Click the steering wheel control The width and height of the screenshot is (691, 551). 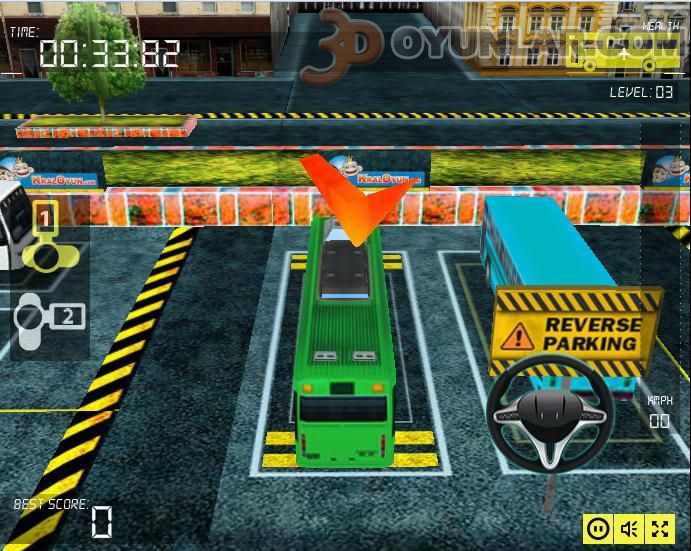click(550, 411)
